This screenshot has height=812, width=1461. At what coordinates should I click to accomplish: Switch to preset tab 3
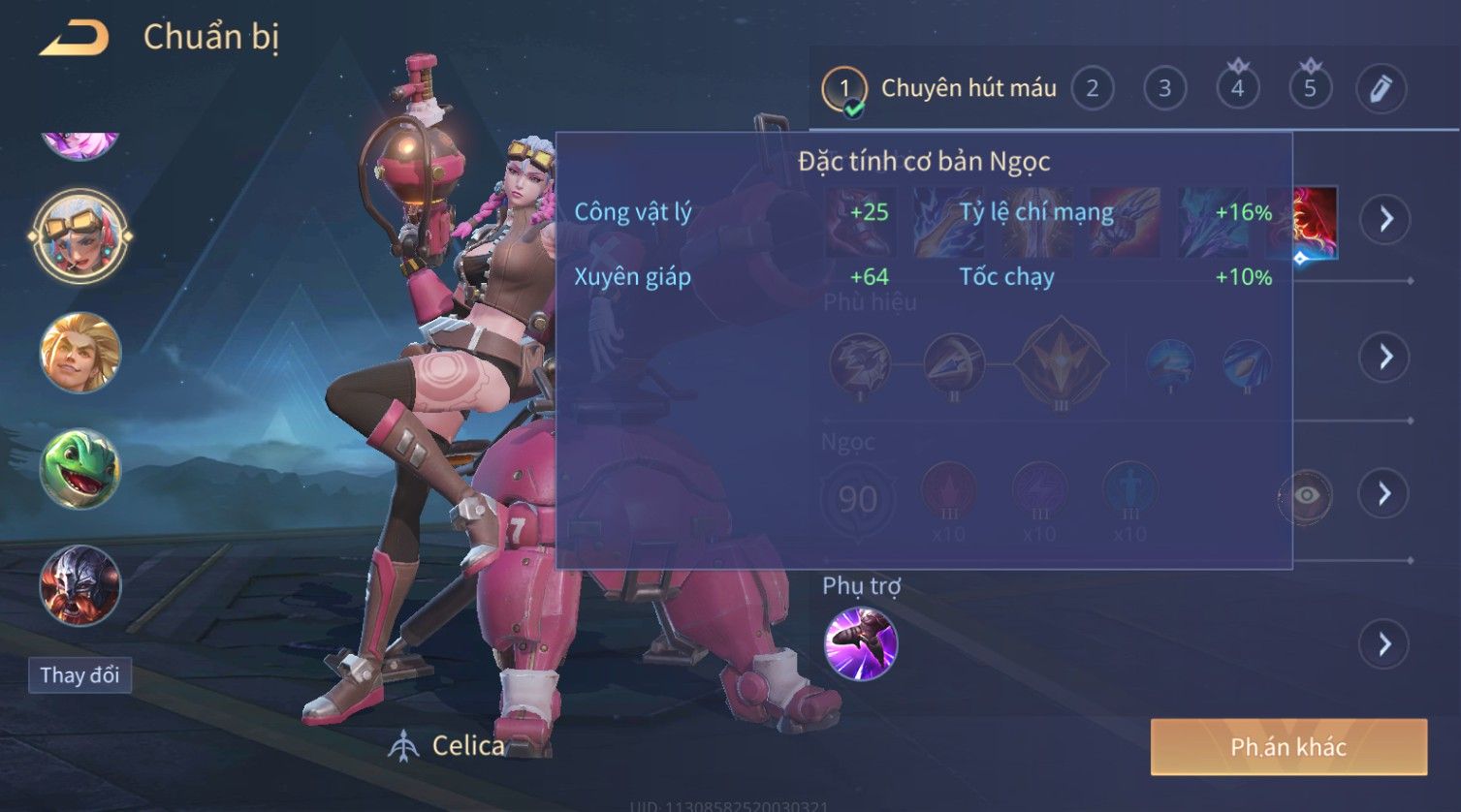tap(1164, 89)
